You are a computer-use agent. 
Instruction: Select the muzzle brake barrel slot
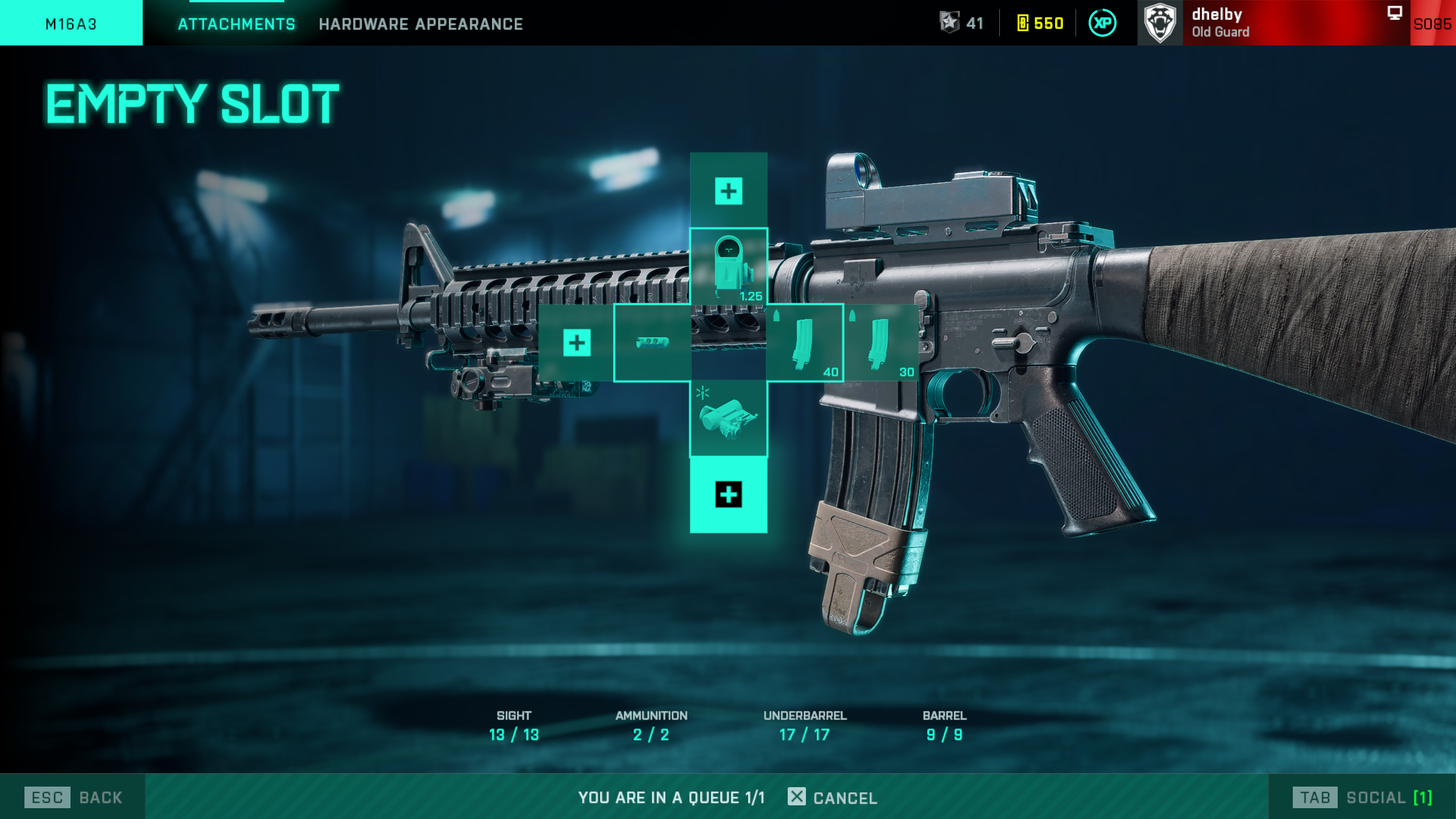[x=652, y=342]
